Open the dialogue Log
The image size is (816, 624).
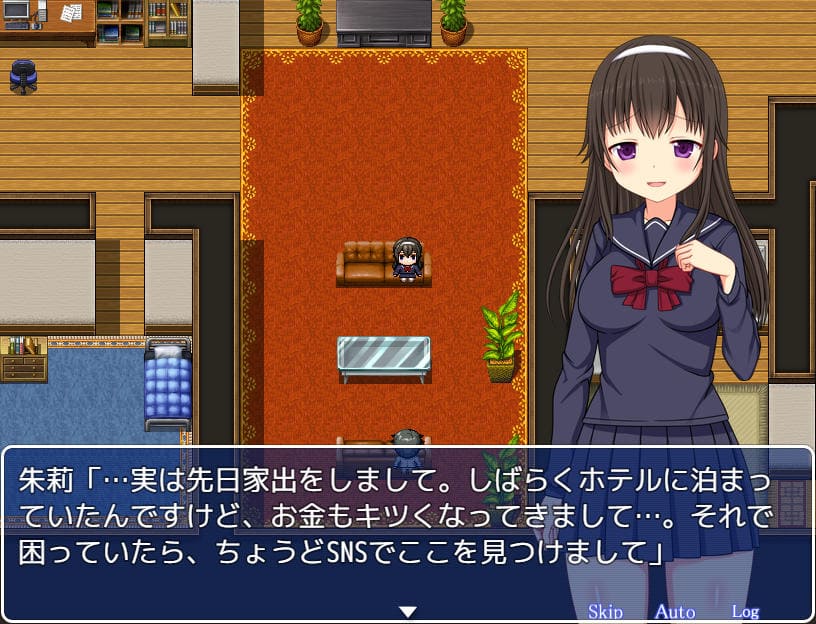click(745, 612)
